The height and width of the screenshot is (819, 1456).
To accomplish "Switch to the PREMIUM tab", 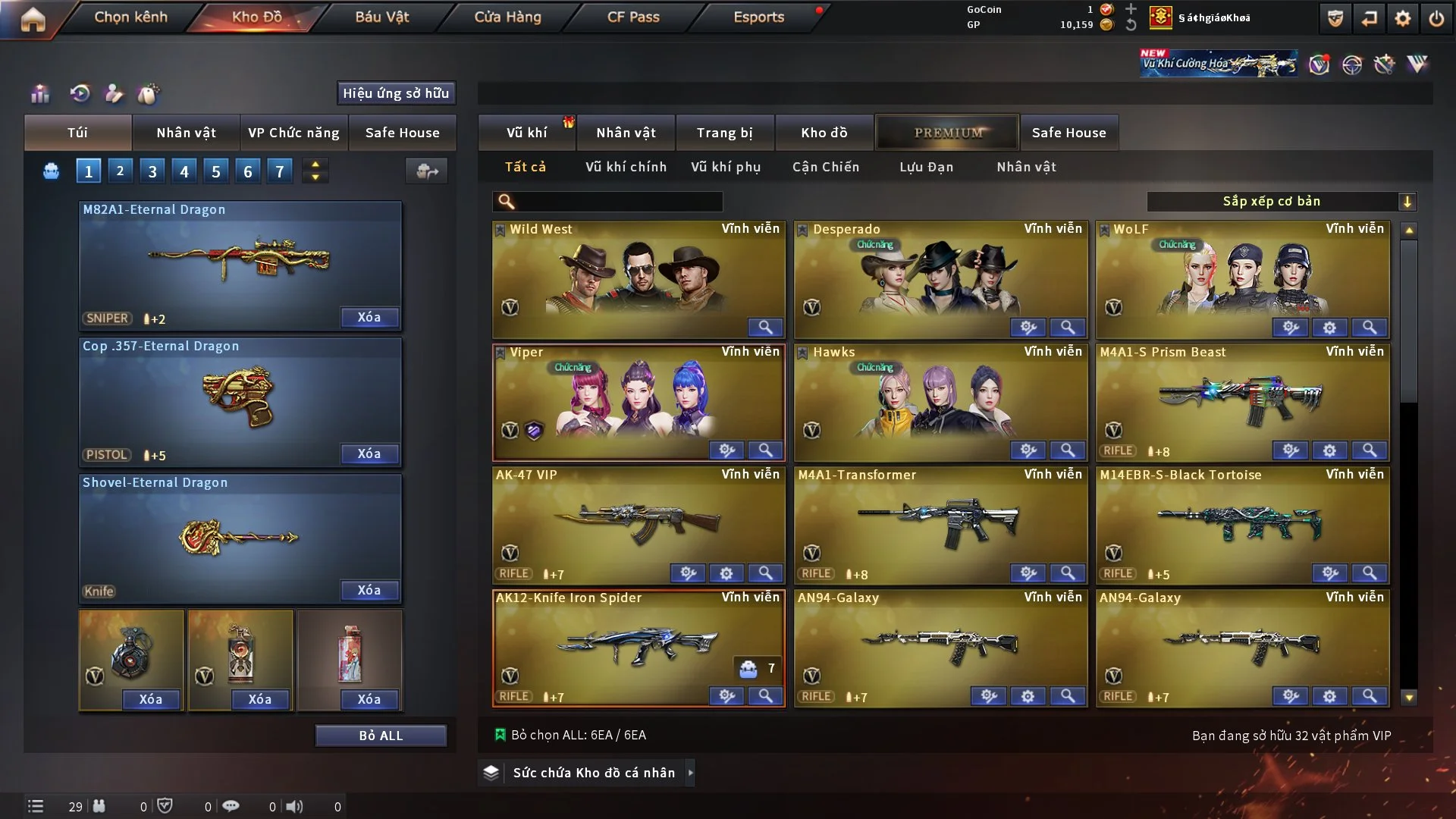I will click(x=947, y=132).
